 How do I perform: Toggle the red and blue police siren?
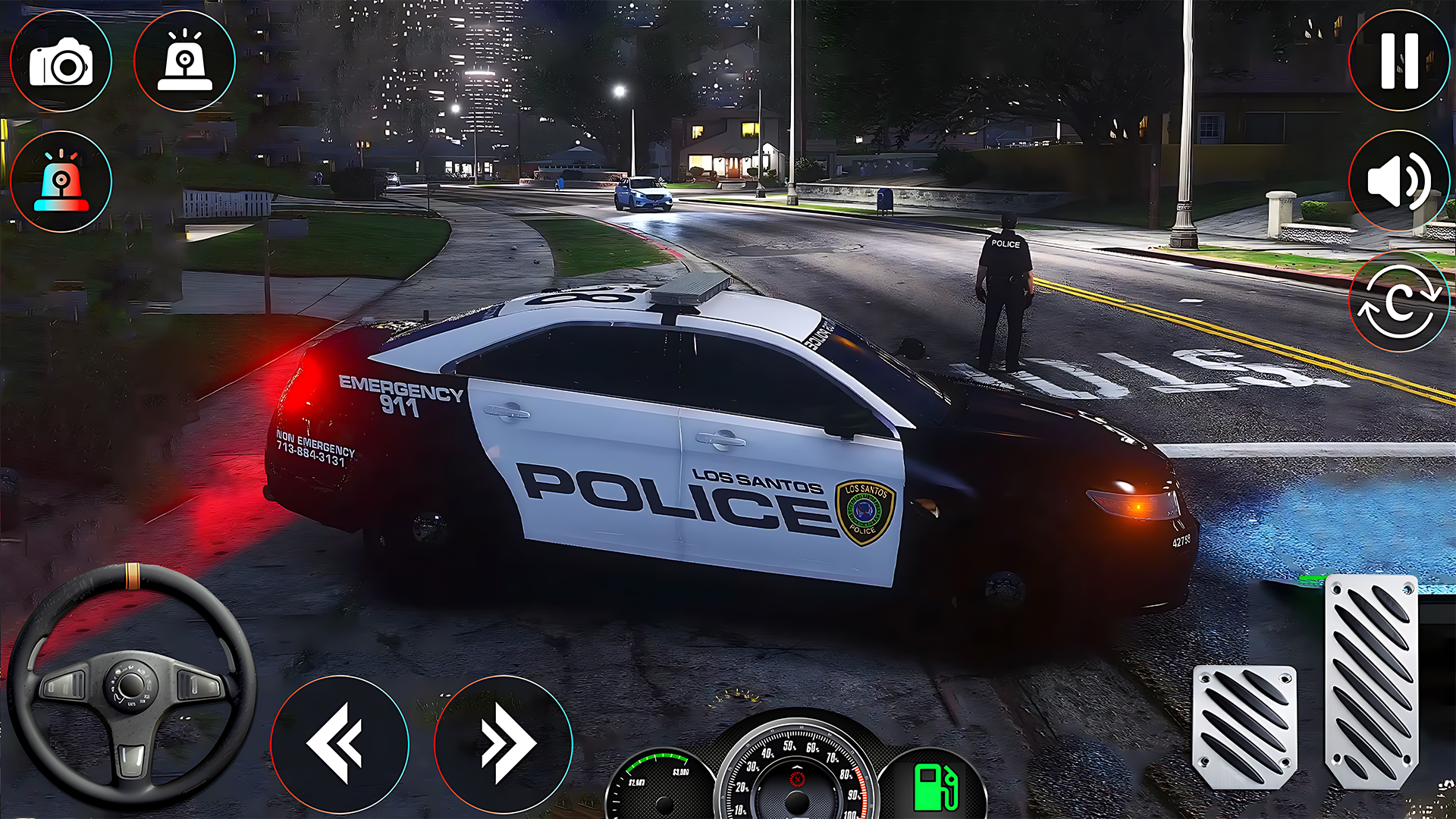coord(61,182)
